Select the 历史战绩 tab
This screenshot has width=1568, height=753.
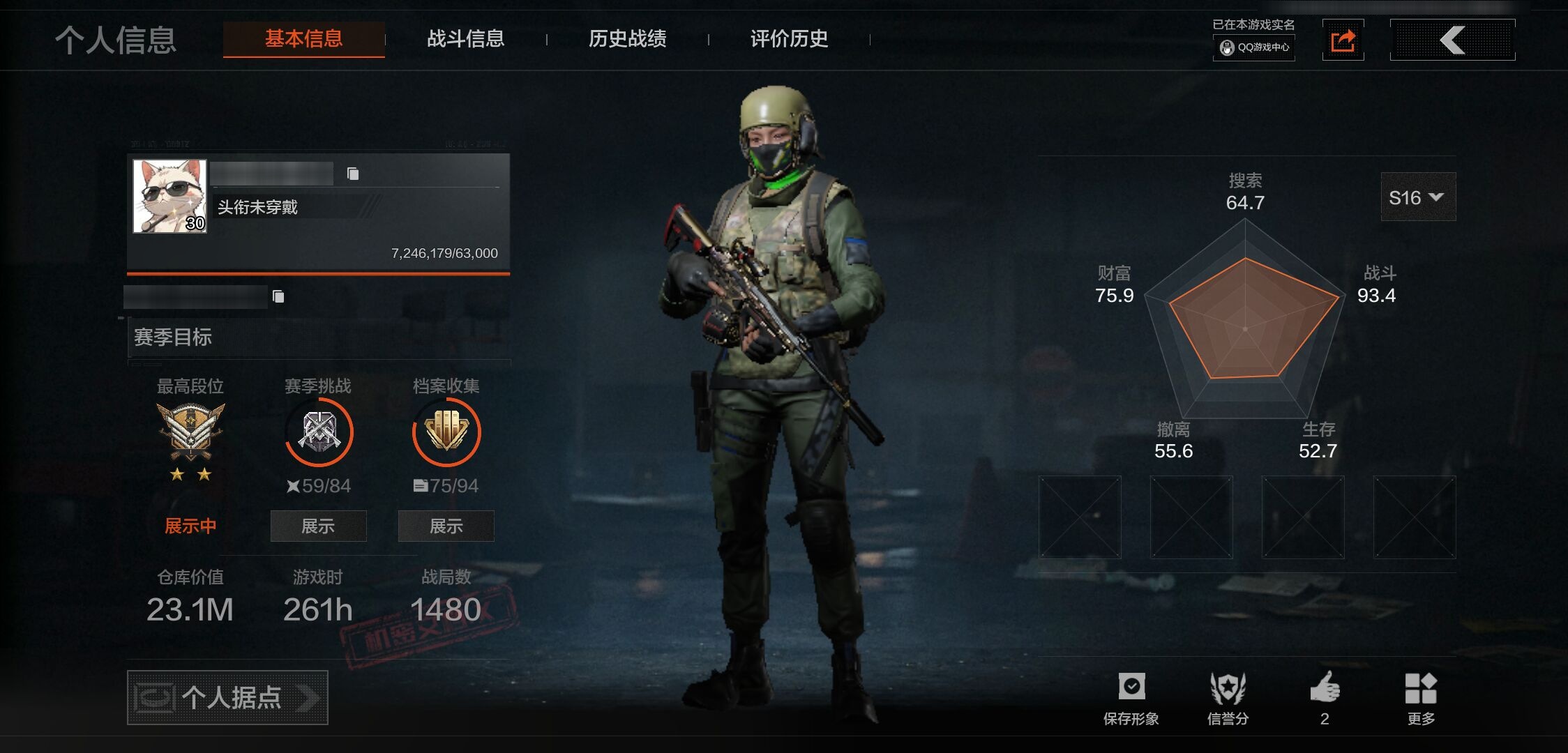(x=627, y=39)
